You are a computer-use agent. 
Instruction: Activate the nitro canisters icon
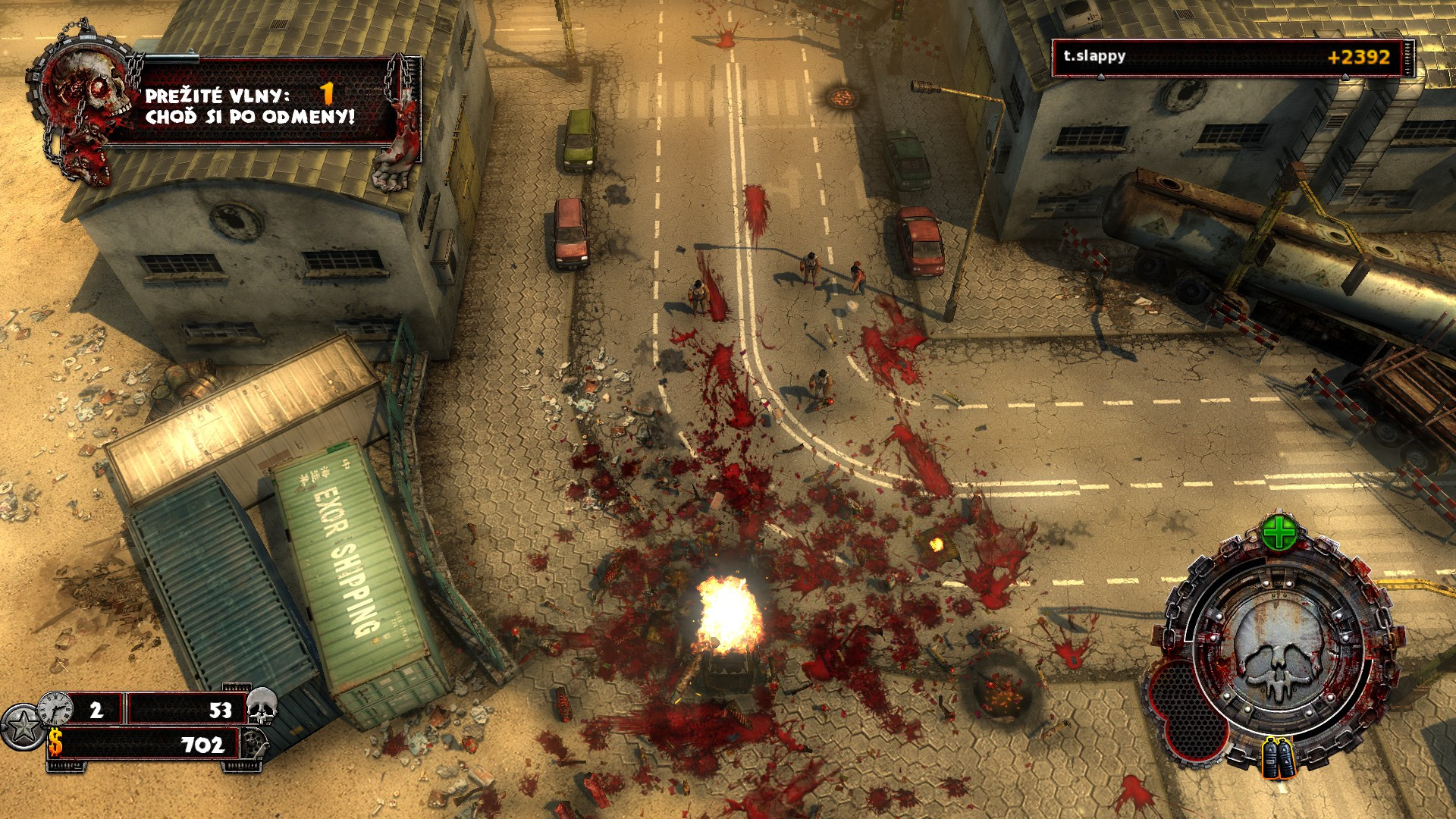[x=1279, y=758]
